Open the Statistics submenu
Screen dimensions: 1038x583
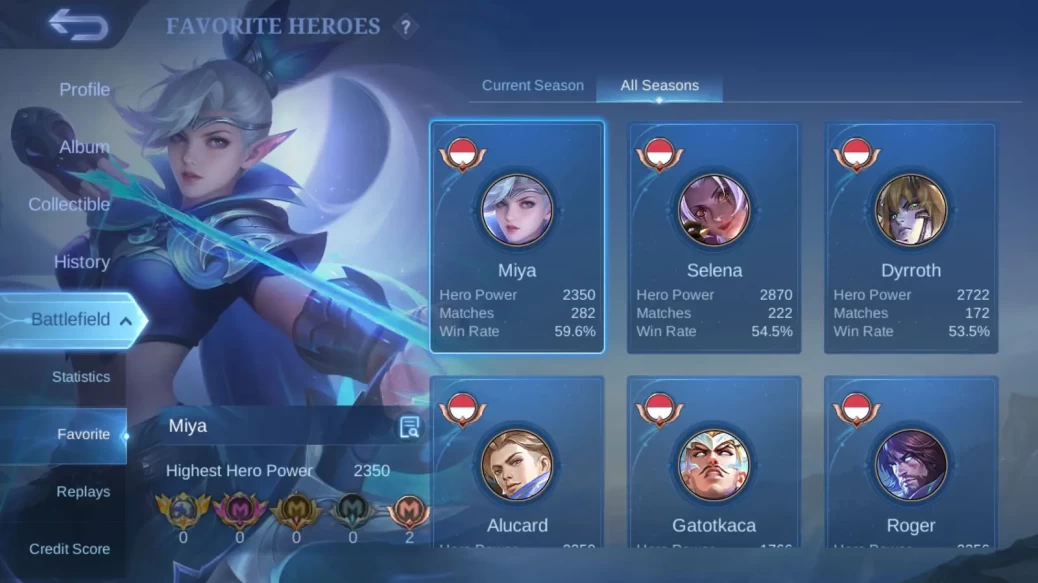pos(81,377)
